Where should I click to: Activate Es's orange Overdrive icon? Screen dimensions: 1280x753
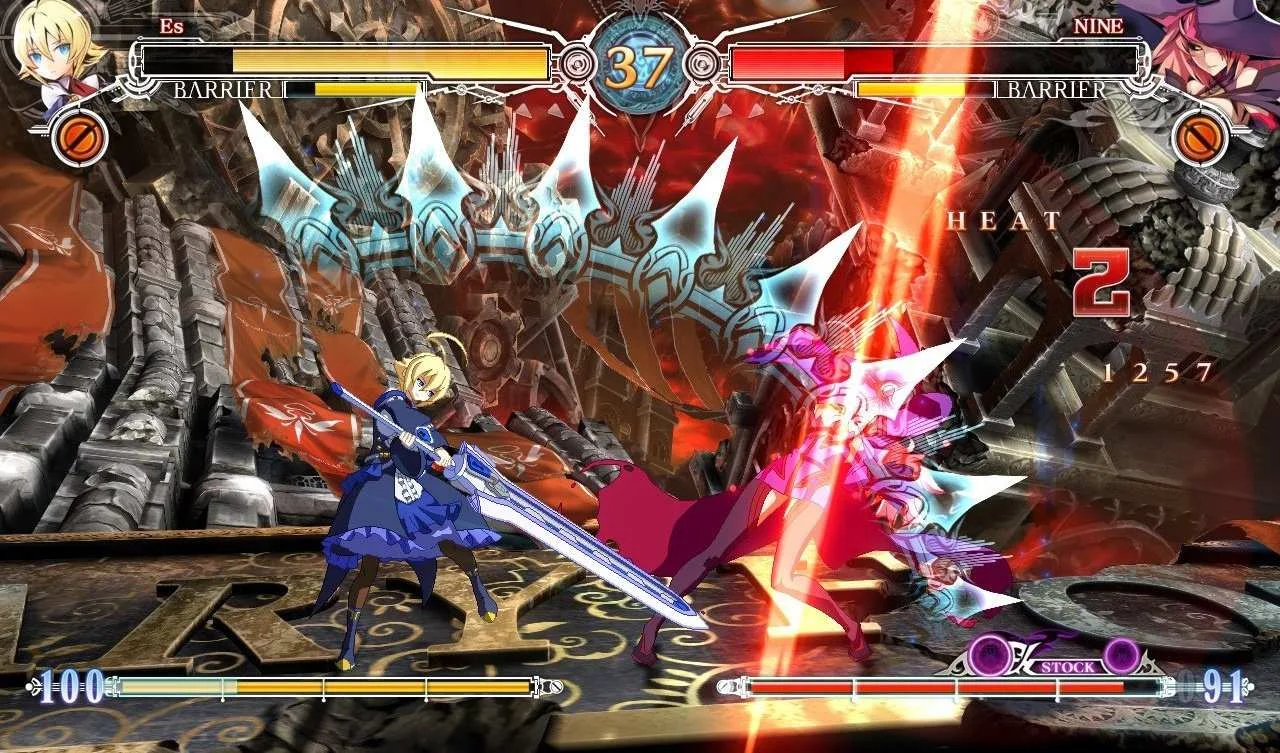(x=79, y=140)
